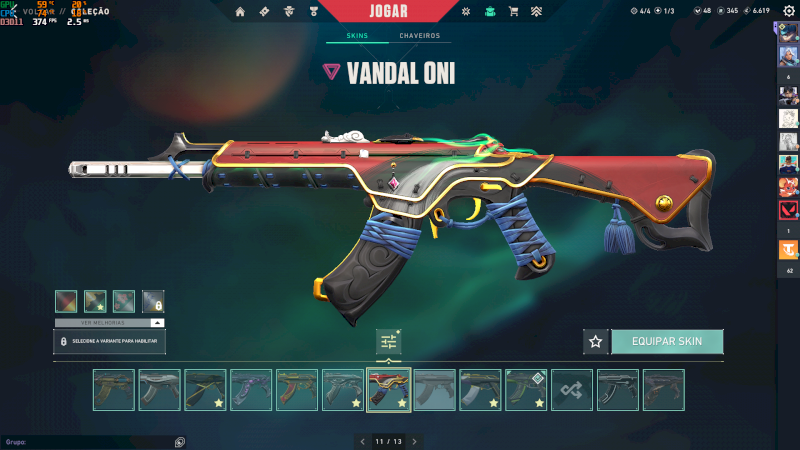Choose the red default Oni variant swatch

click(x=66, y=300)
